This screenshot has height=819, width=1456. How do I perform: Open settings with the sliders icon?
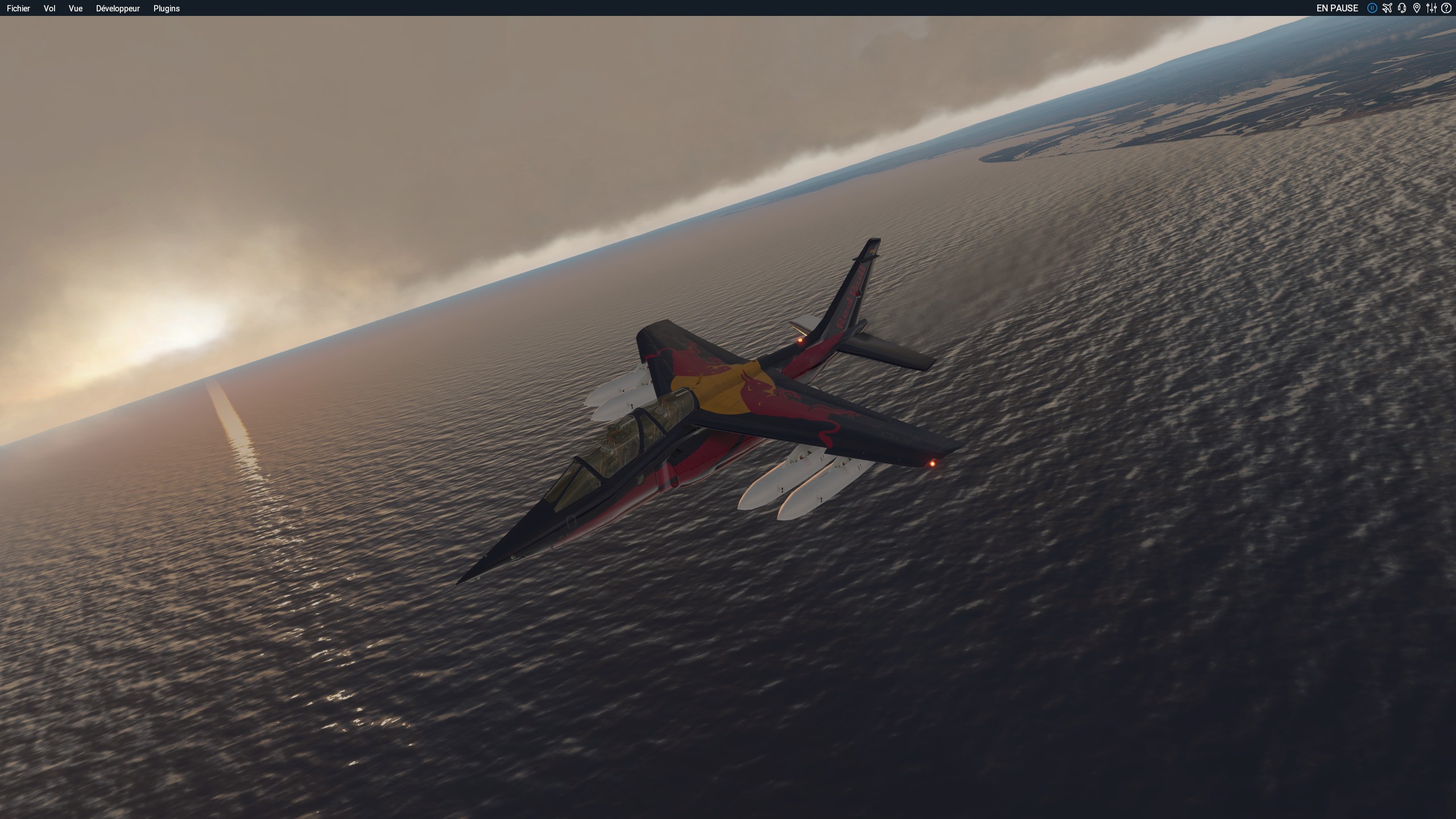pyautogui.click(x=1432, y=8)
